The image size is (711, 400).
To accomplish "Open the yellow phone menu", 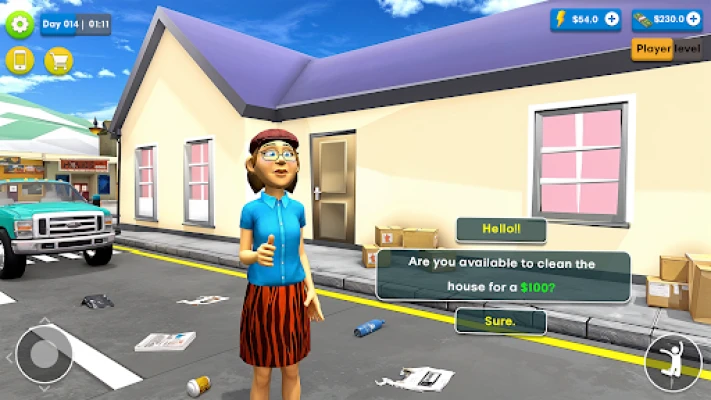I will (20, 61).
